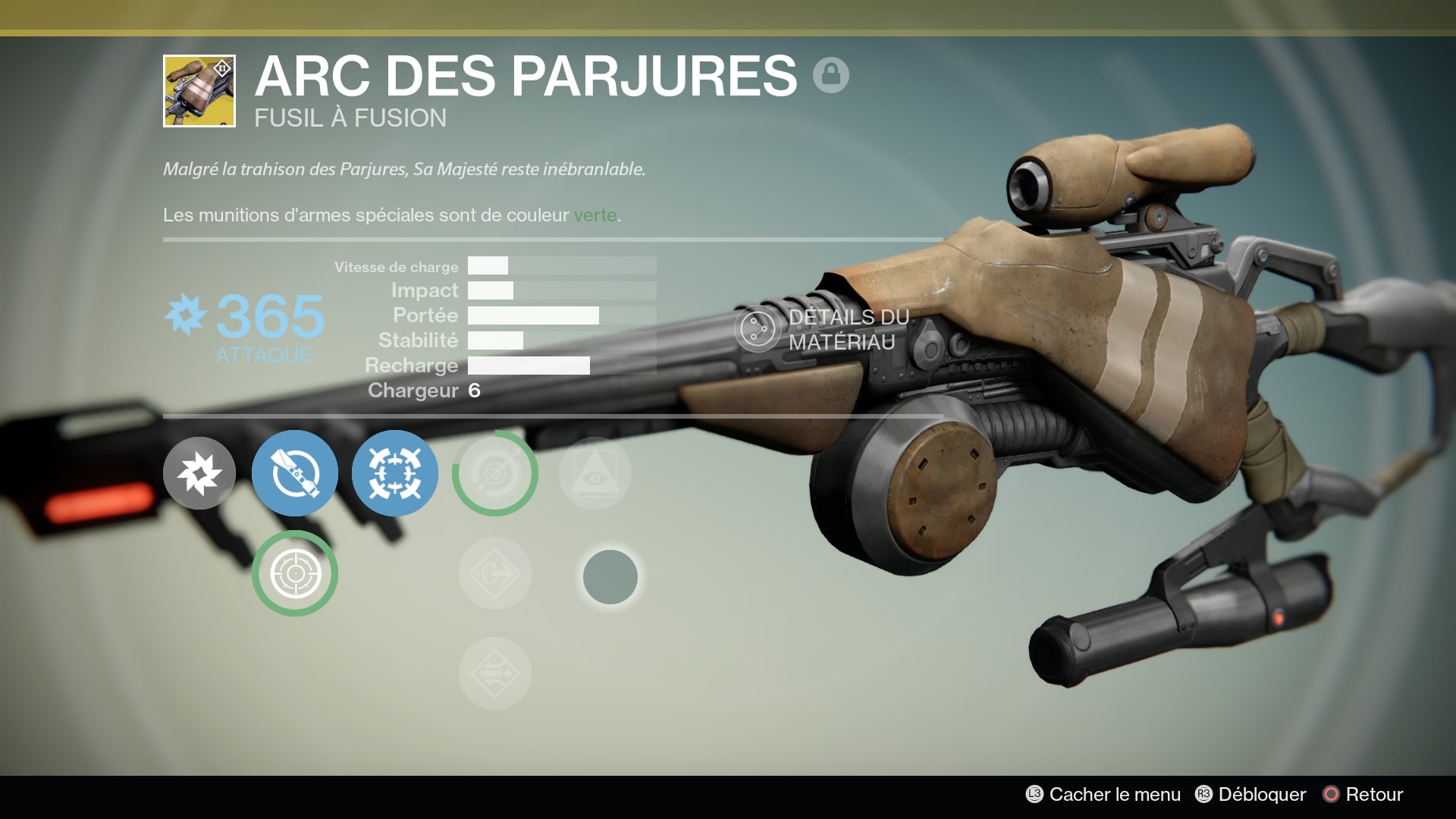Click the lock icon next to the weapon name

tap(832, 76)
